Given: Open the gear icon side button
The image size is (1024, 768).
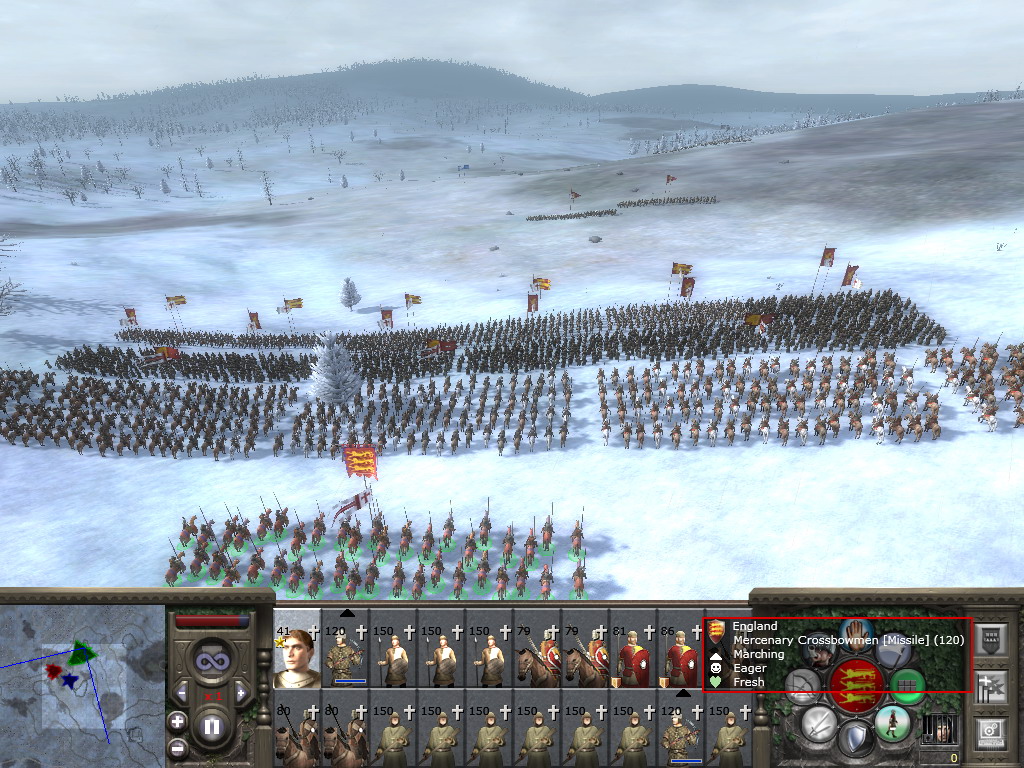Looking at the screenshot, I should 991,731.
